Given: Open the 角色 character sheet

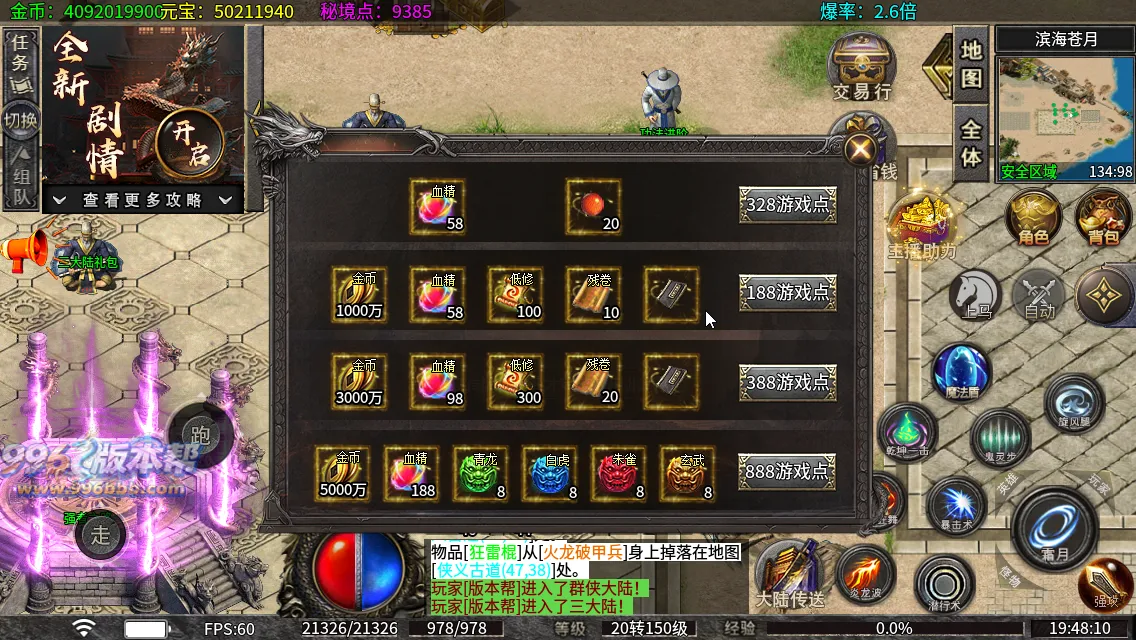Looking at the screenshot, I should pyautogui.click(x=1034, y=216).
